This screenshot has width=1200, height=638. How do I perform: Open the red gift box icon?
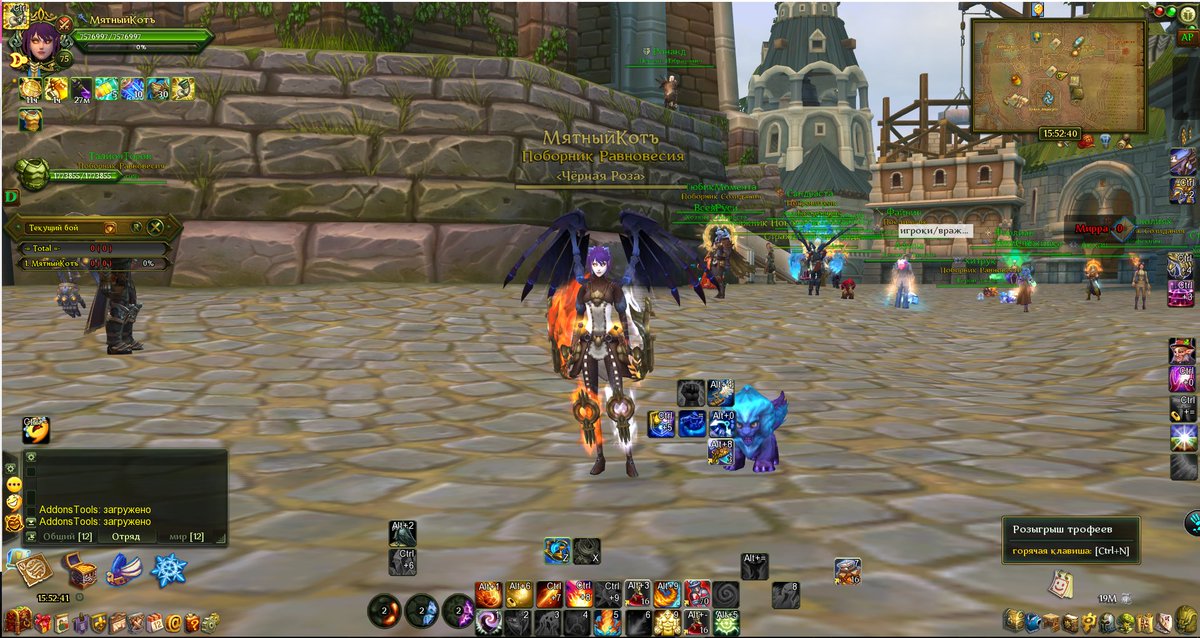click(42, 623)
